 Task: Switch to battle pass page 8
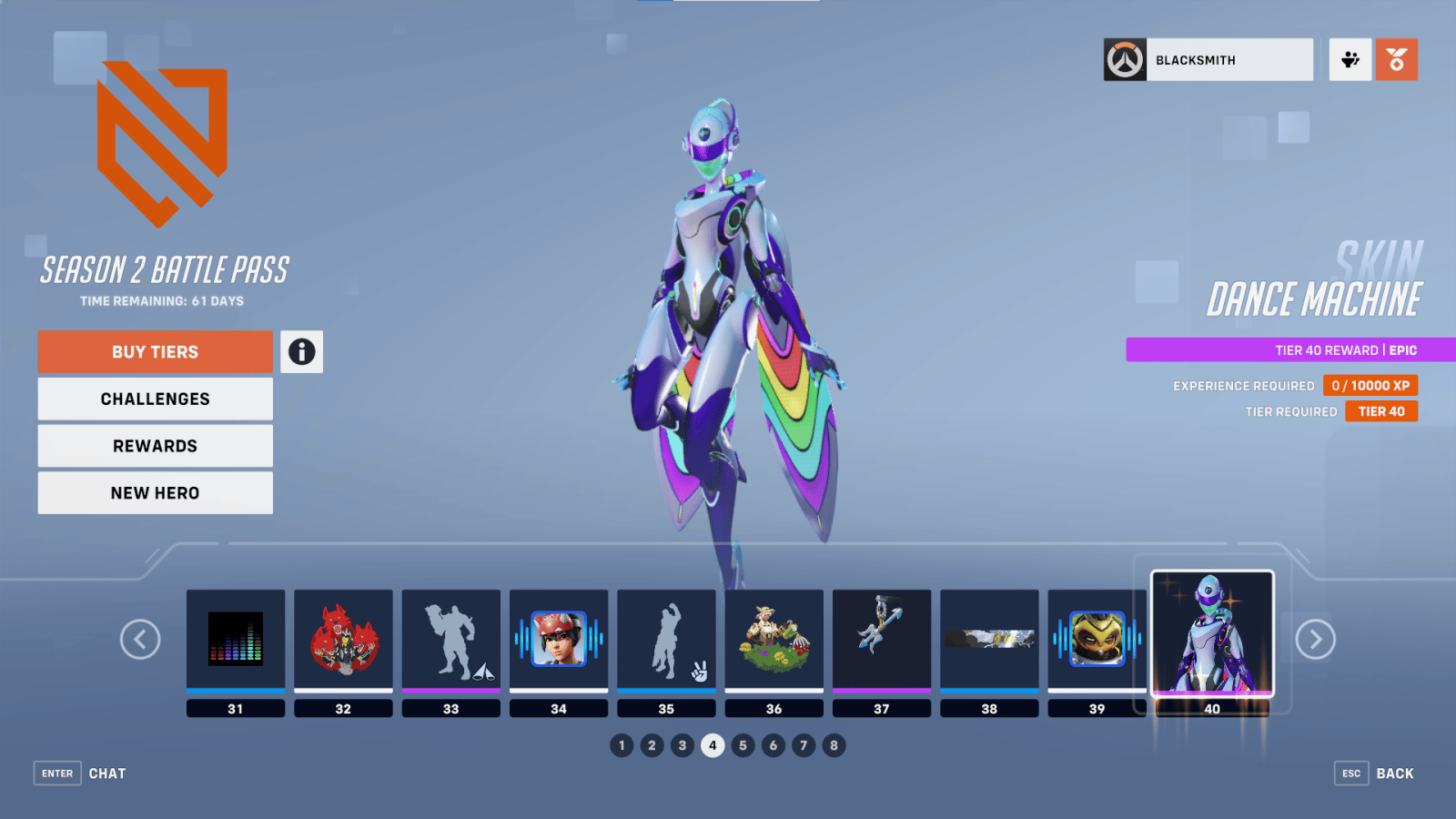834,744
